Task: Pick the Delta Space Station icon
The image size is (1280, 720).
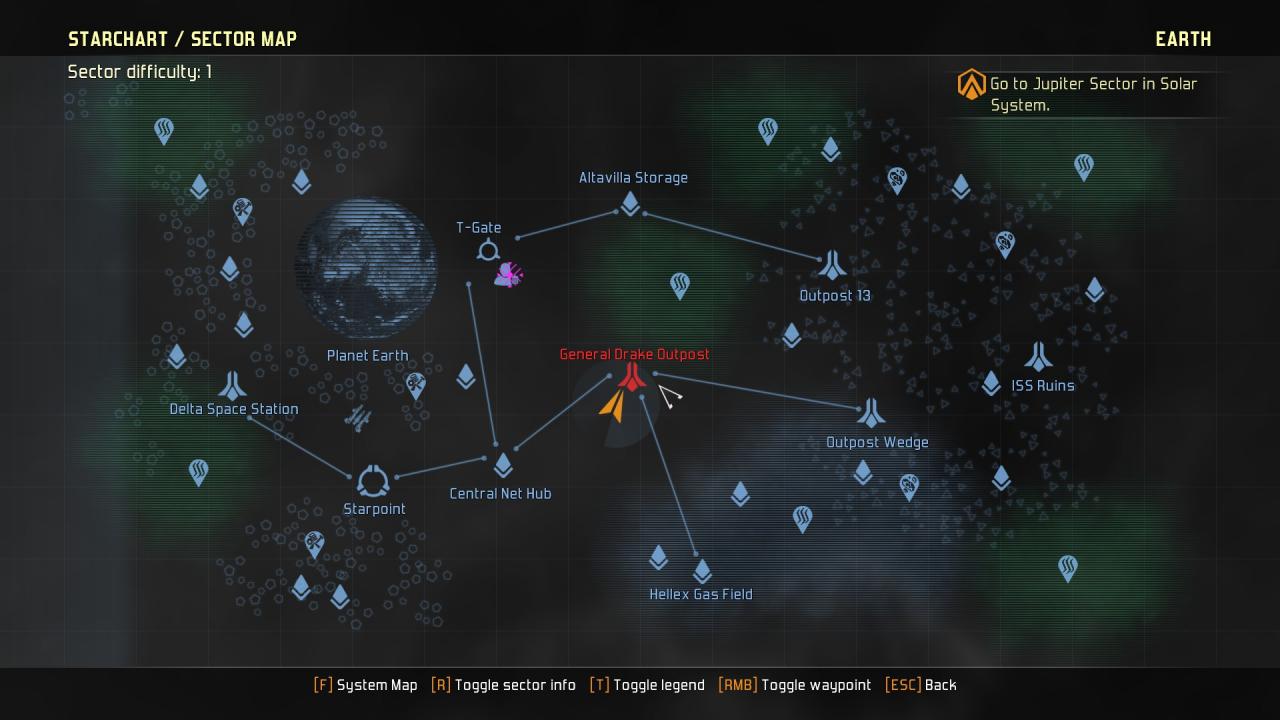Action: click(233, 385)
